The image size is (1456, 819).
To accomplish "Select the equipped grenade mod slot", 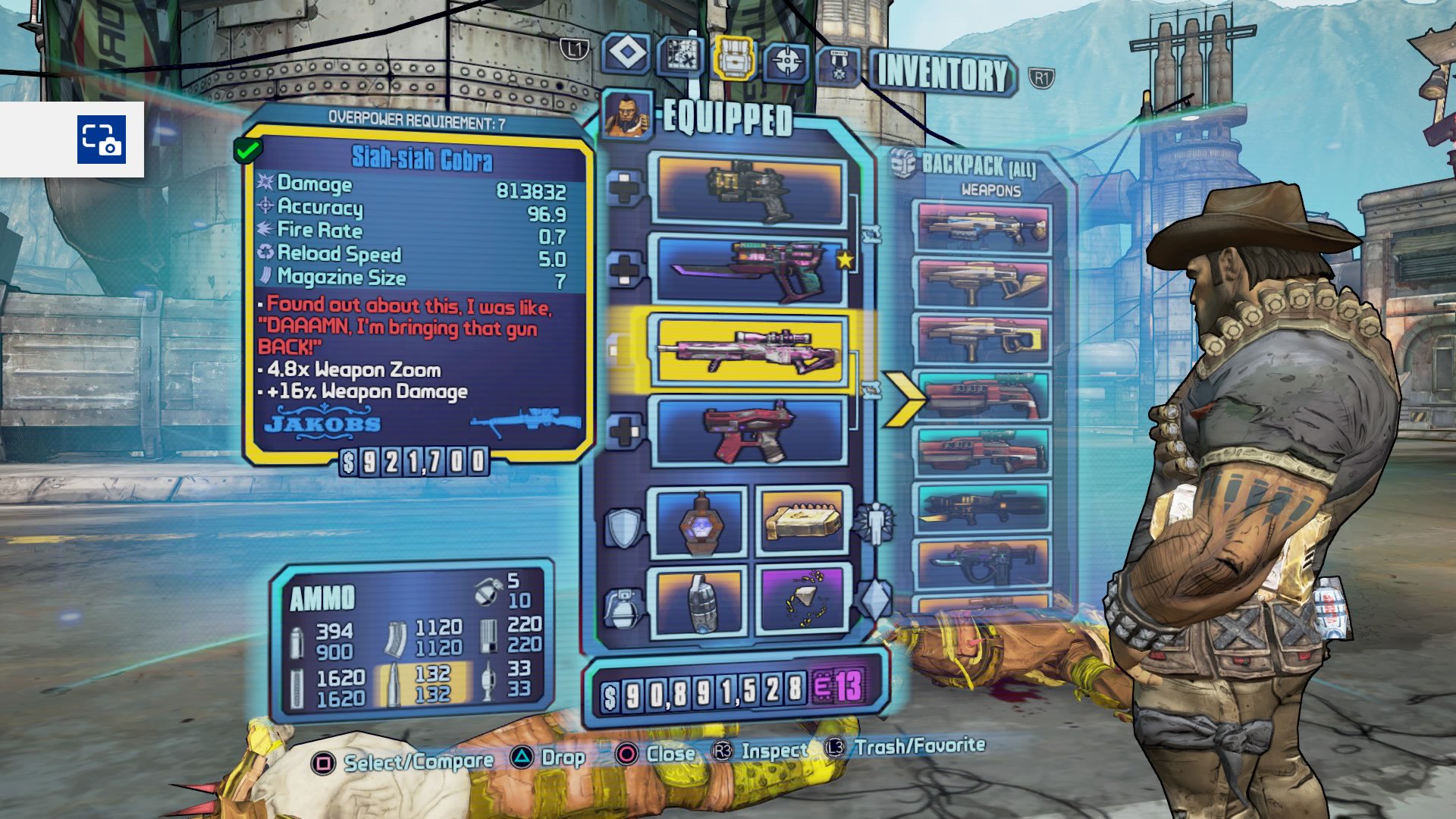I will coord(698,600).
